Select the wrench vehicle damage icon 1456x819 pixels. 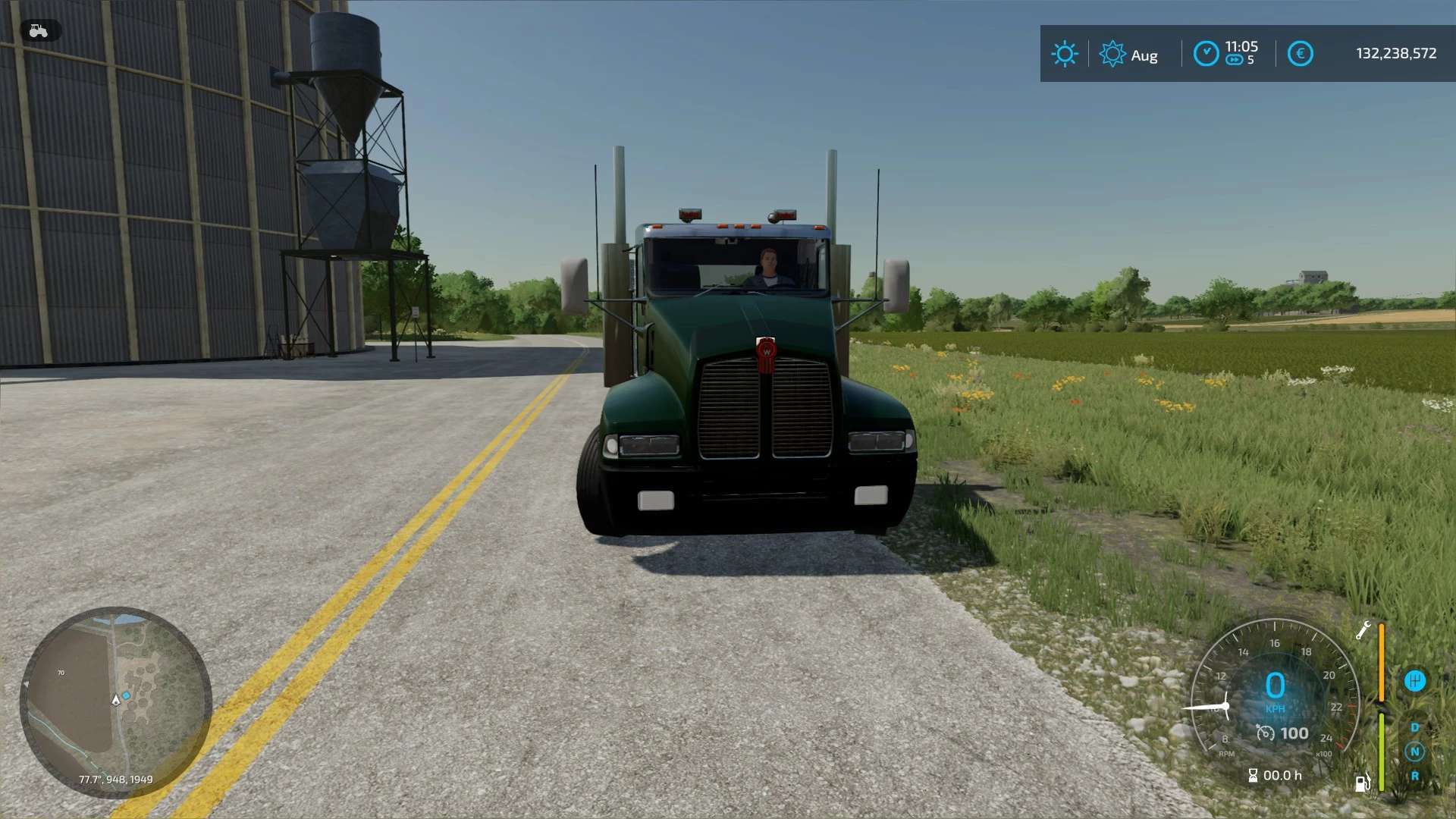(x=1363, y=630)
